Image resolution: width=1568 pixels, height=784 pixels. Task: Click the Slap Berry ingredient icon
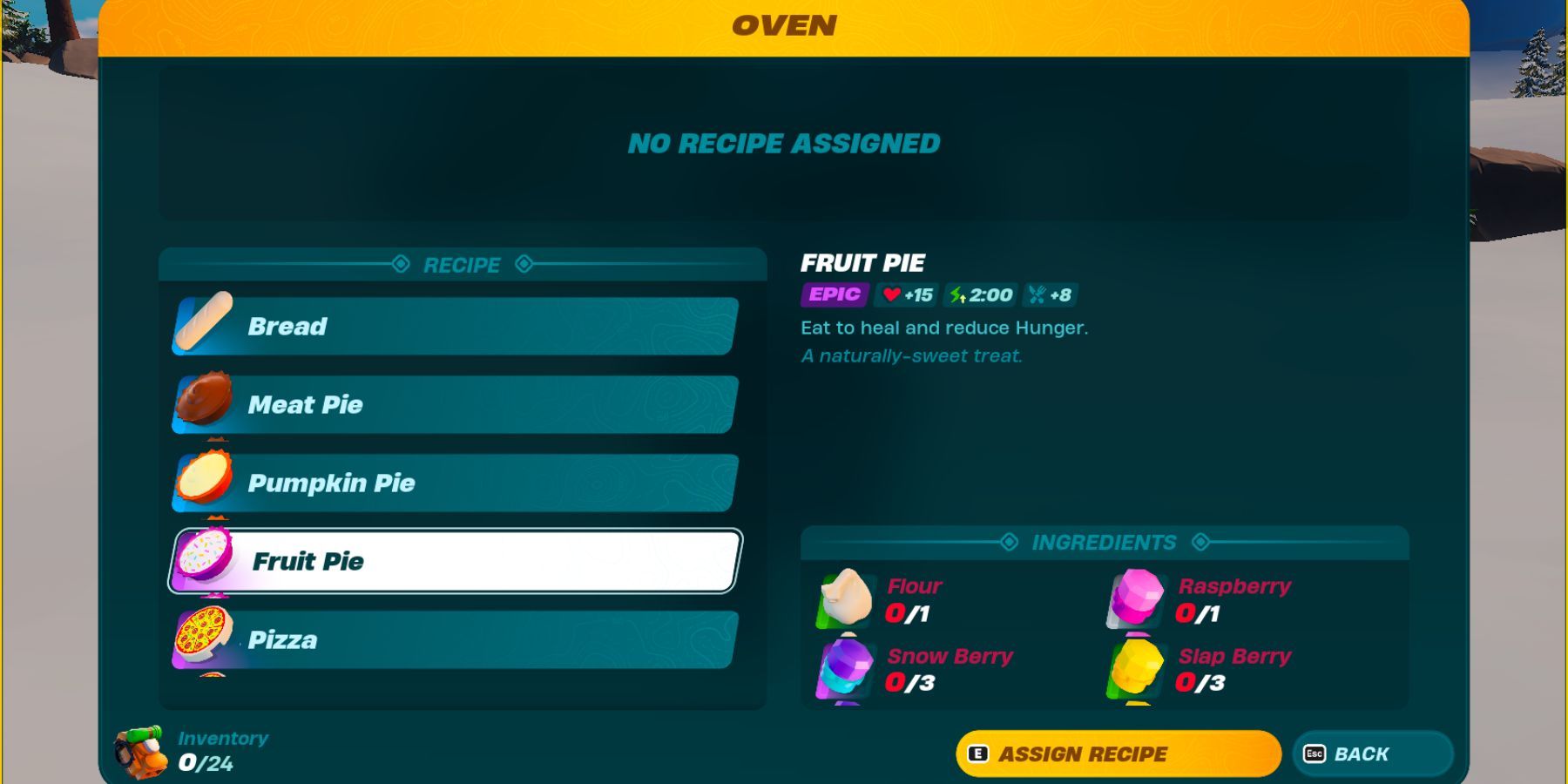pyautogui.click(x=1136, y=672)
